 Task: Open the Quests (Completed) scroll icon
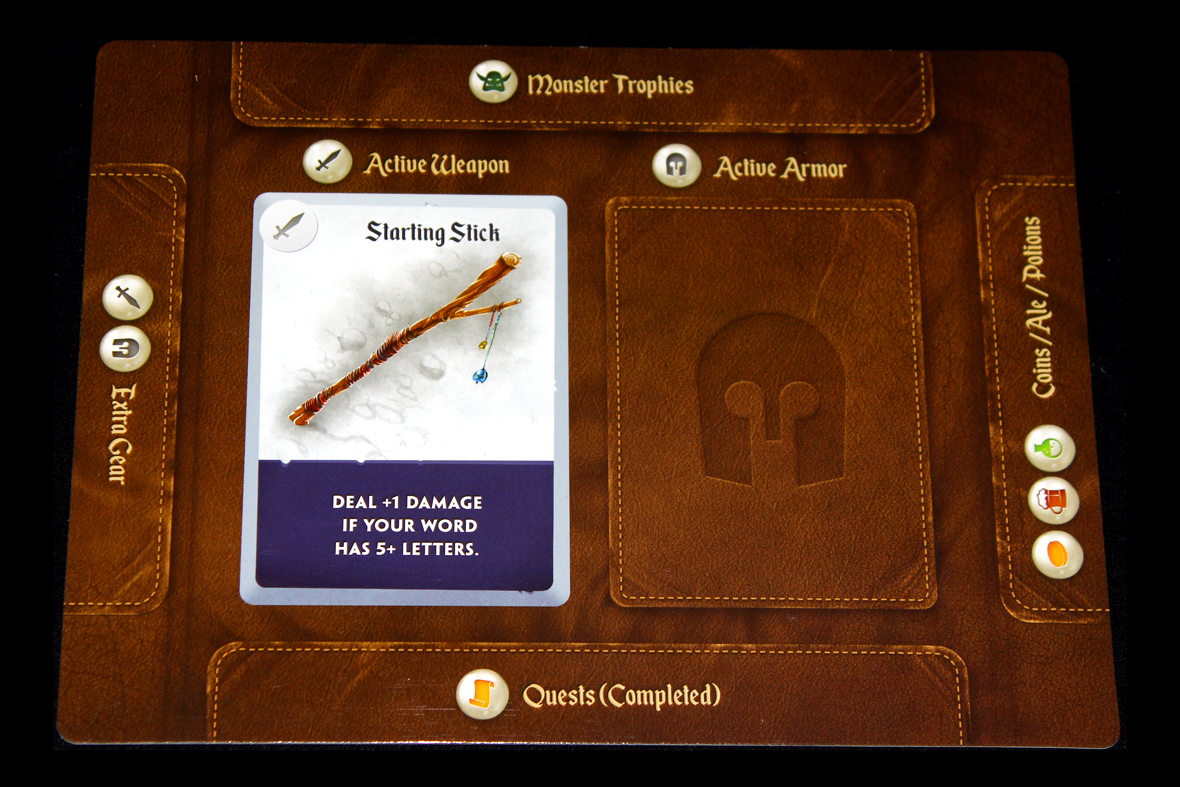coord(481,693)
